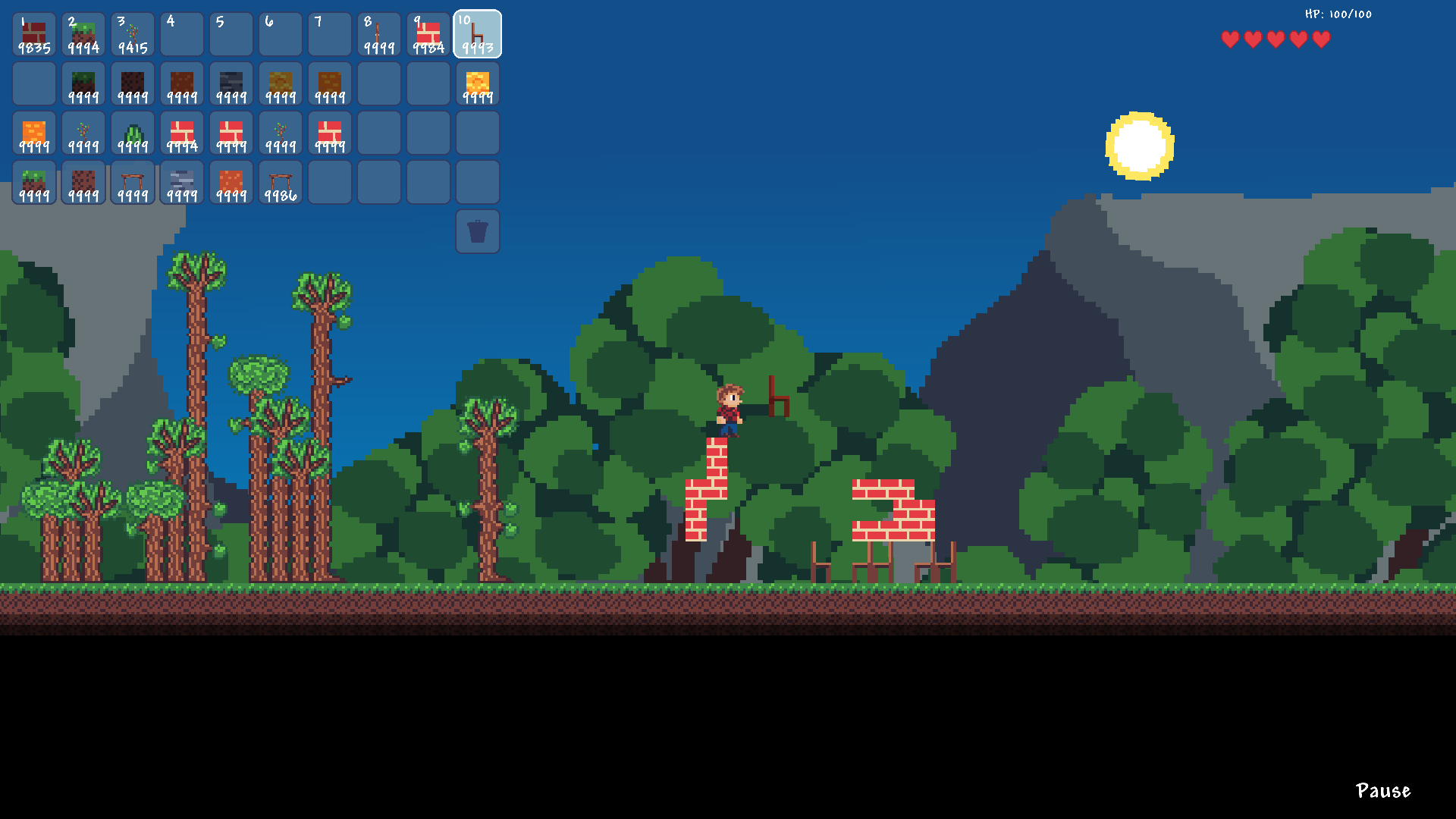Empty hotbar slot 5 selection
Screen dimensions: 1456x819
[231, 35]
